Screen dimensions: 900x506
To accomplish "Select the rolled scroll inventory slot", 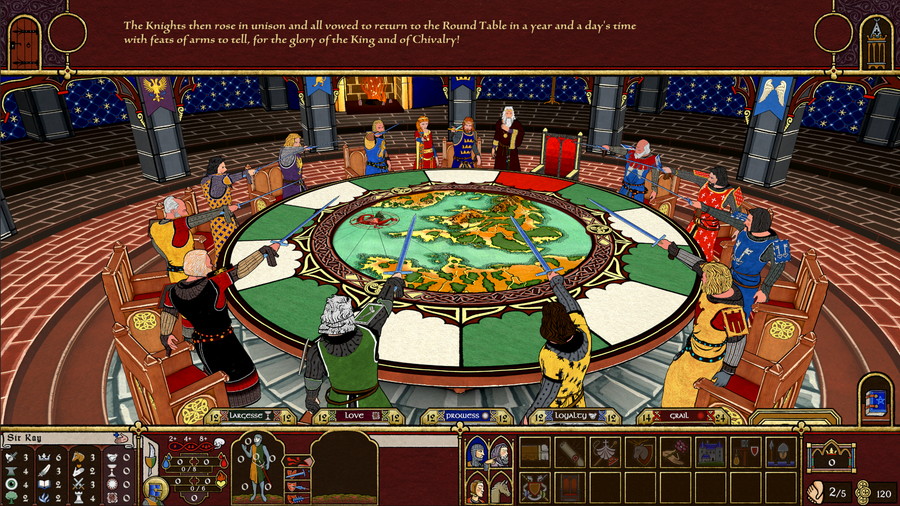I will 569,453.
